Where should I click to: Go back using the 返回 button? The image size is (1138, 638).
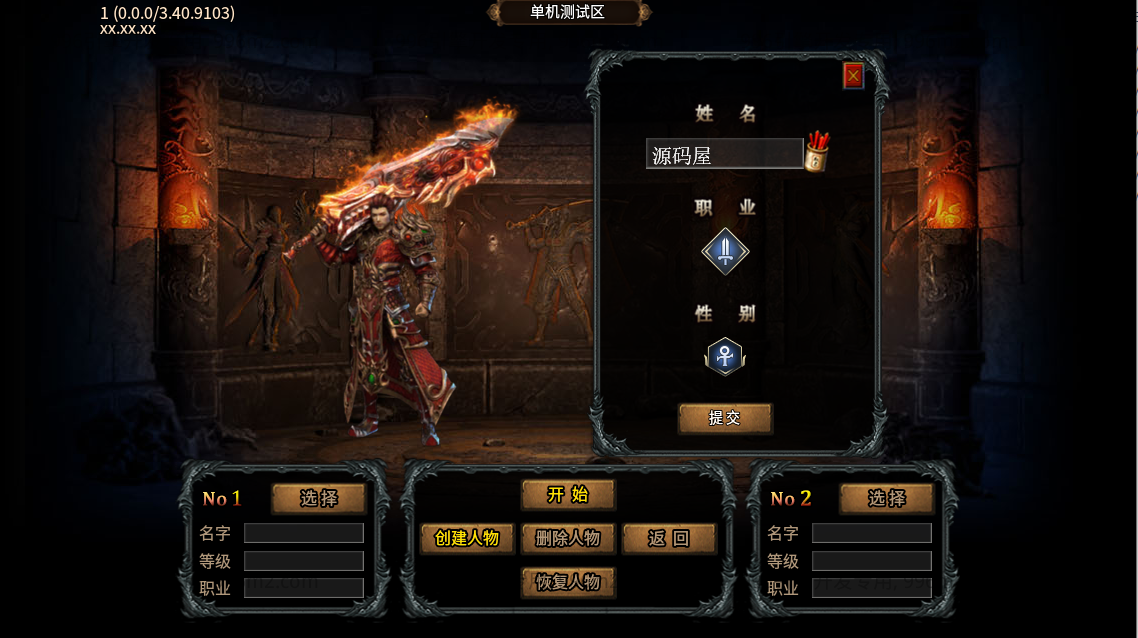coord(669,538)
